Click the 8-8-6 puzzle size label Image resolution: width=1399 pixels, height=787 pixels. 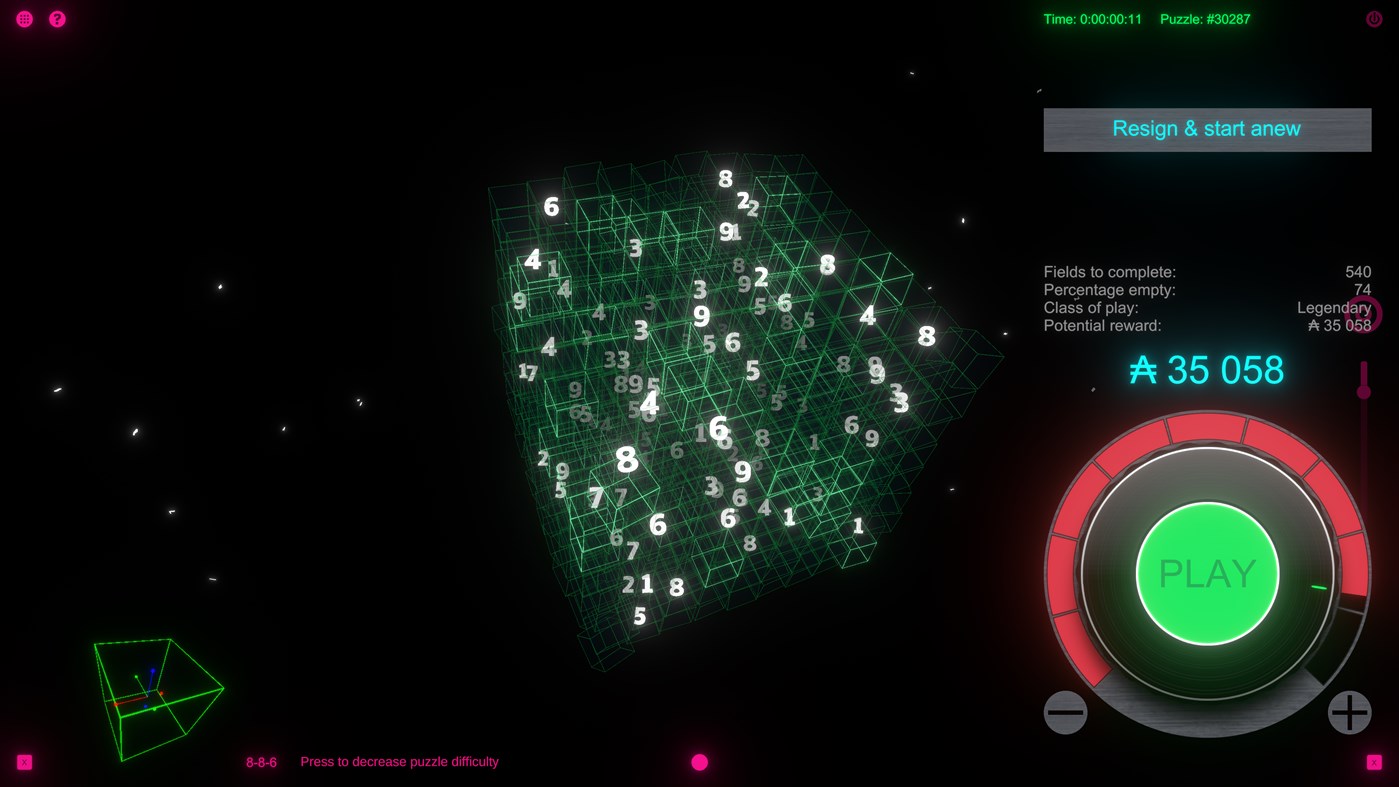(260, 761)
